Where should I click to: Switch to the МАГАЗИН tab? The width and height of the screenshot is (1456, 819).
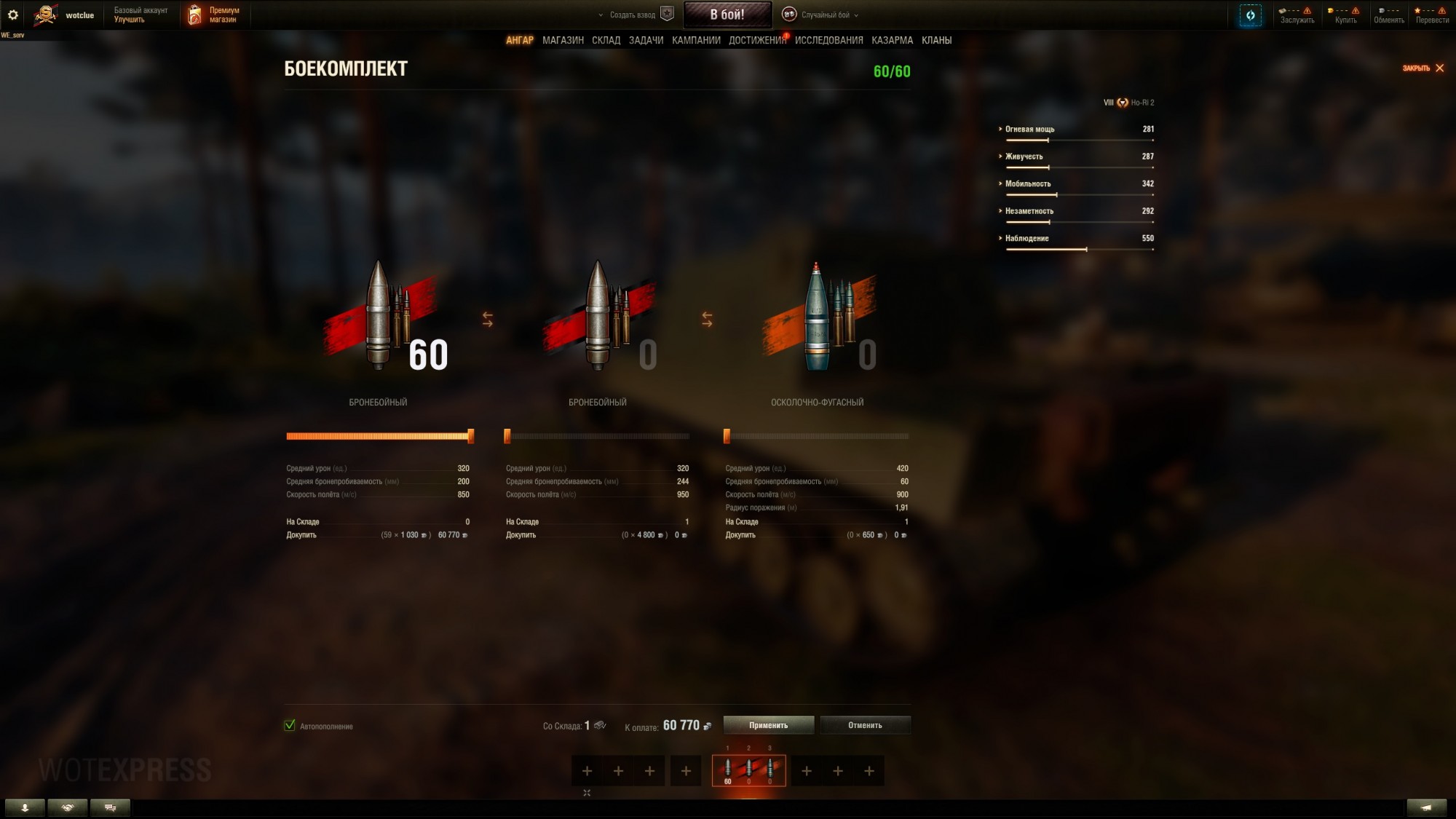[564, 40]
